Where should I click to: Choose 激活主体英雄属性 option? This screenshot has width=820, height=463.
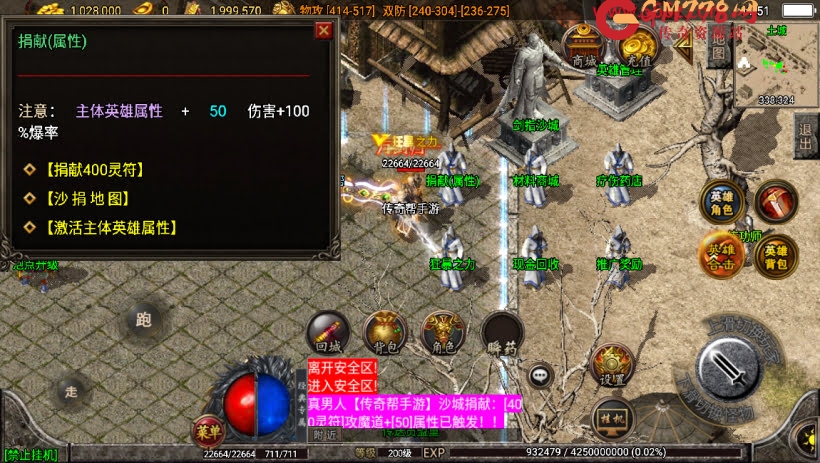point(111,228)
